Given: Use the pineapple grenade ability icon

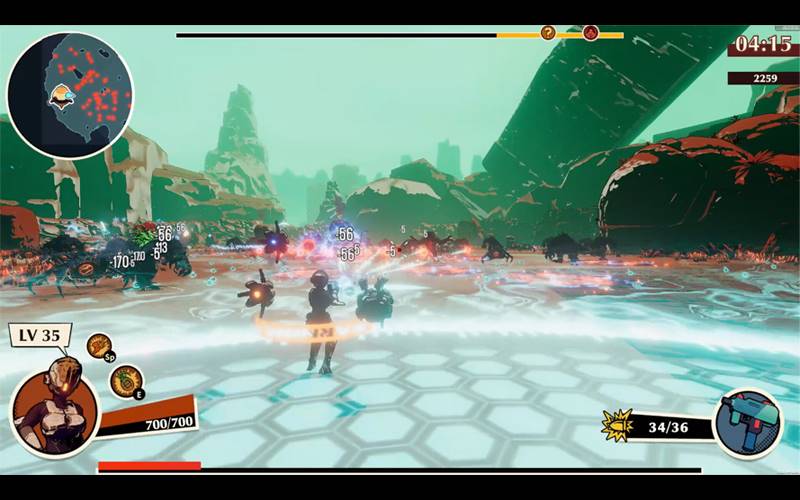Looking at the screenshot, I should [x=126, y=381].
